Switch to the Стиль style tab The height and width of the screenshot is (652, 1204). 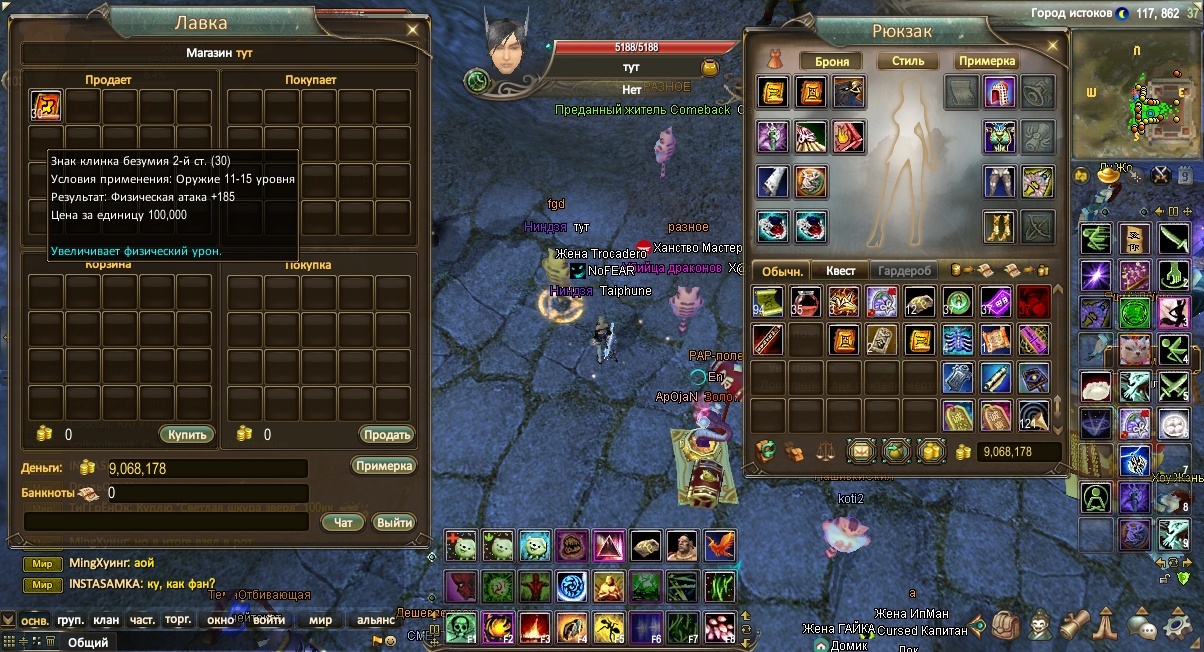point(908,61)
